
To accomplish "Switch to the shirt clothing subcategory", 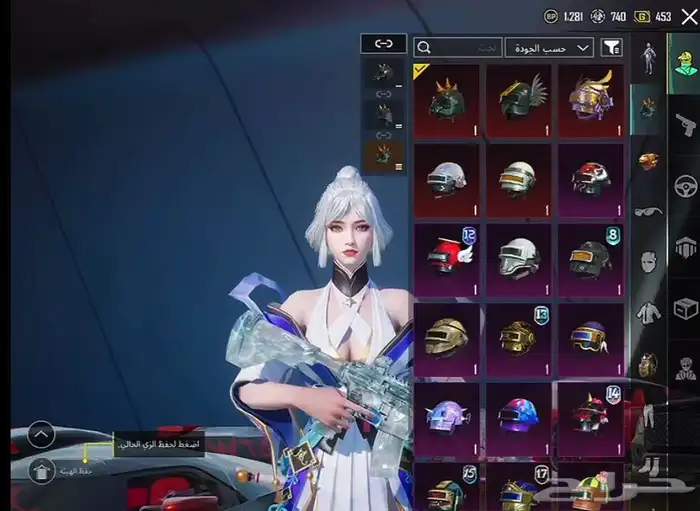I will point(648,312).
